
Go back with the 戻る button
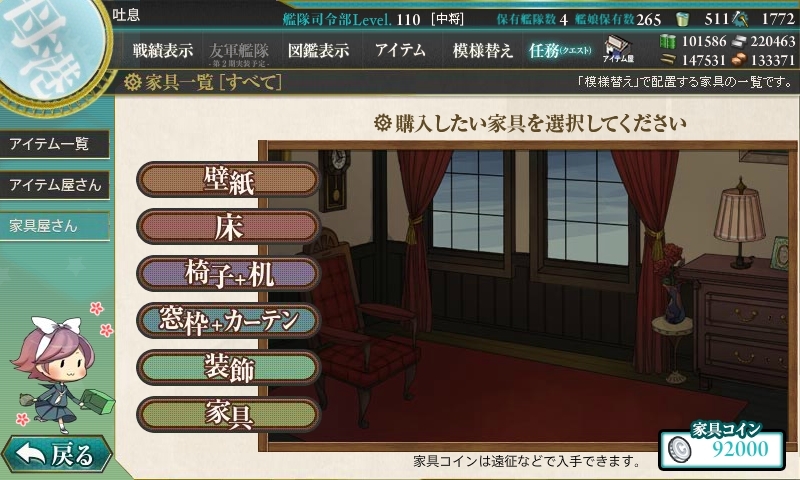[x=55, y=455]
